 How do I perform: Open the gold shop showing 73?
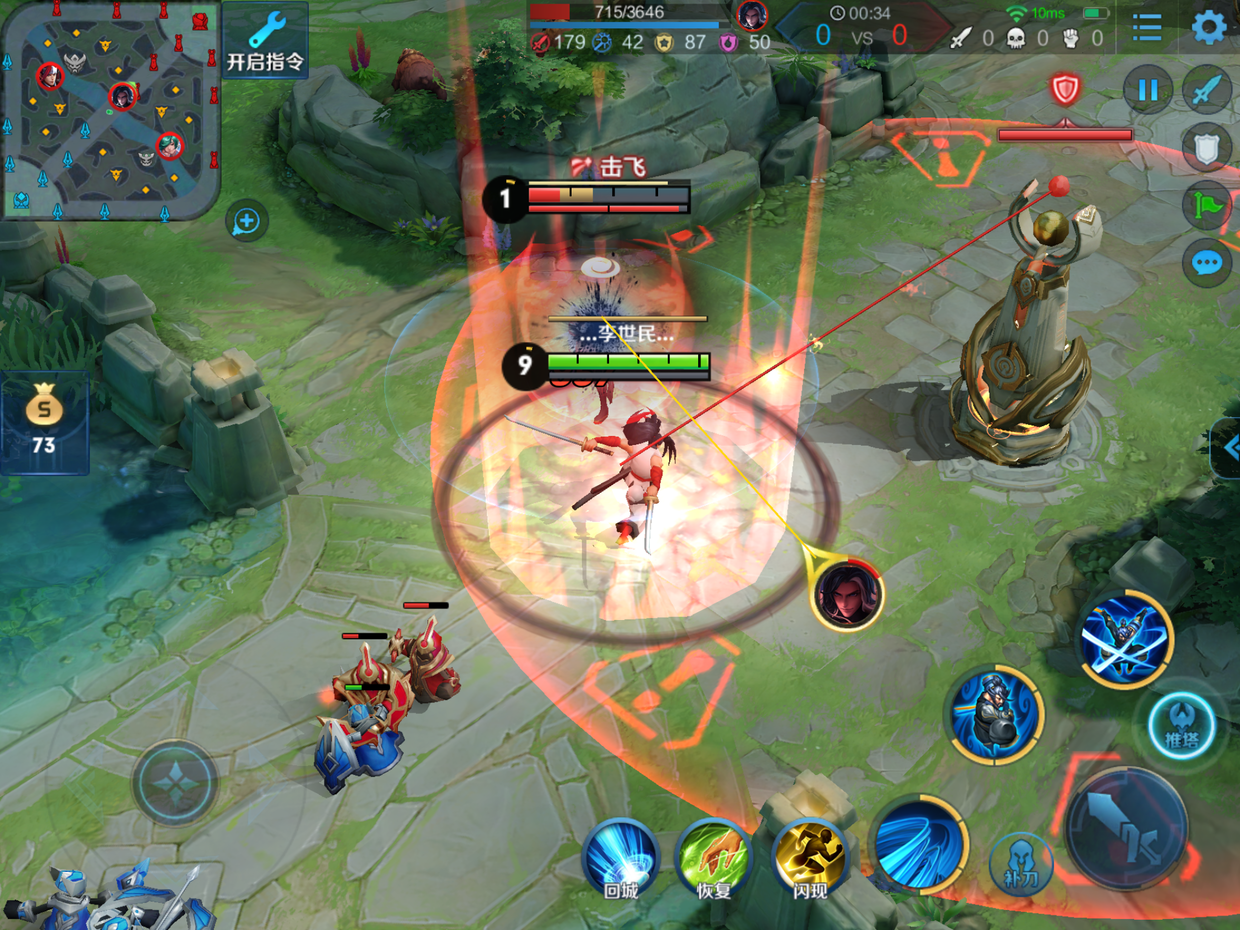click(44, 422)
